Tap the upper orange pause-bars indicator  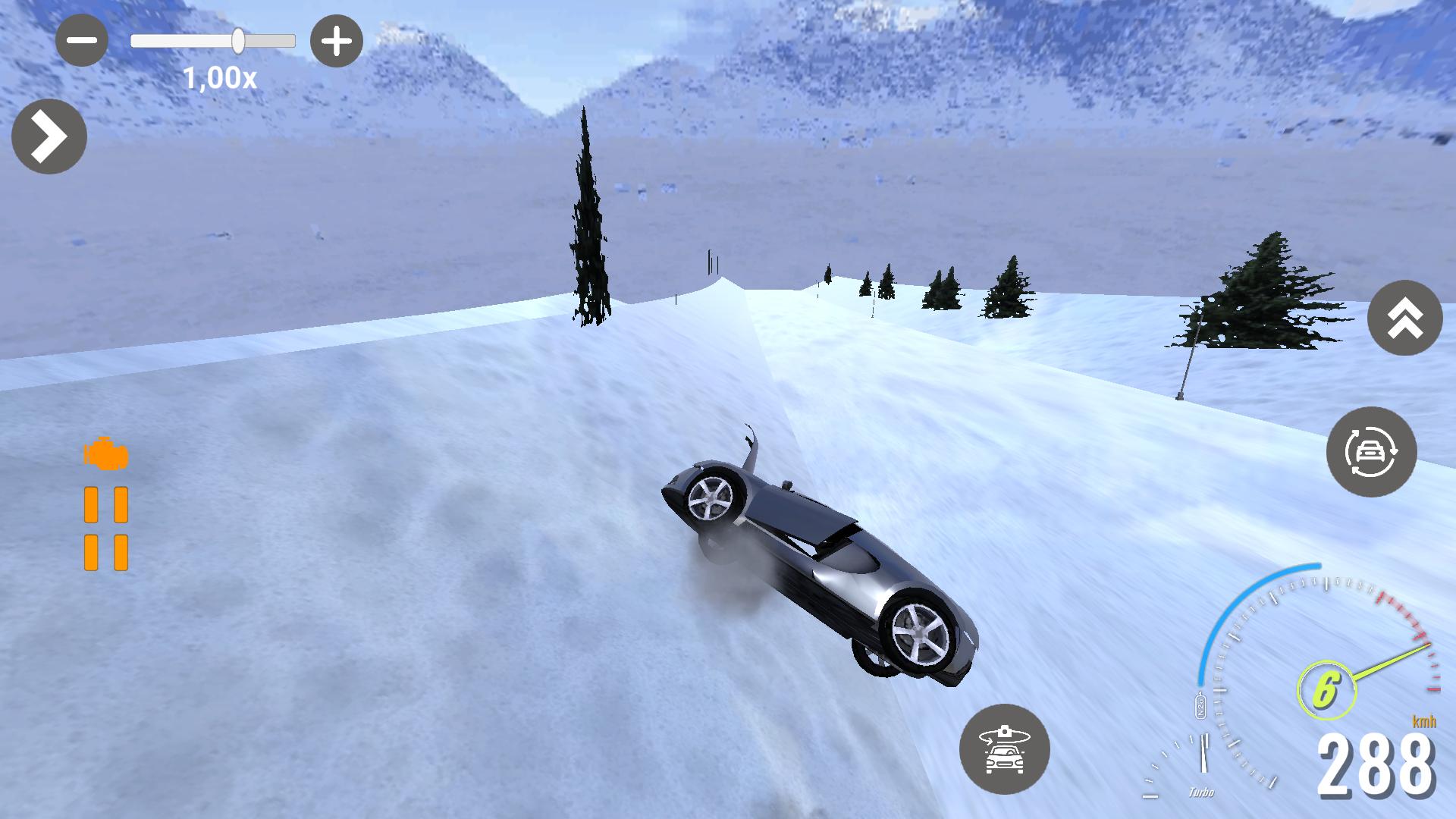(106, 504)
